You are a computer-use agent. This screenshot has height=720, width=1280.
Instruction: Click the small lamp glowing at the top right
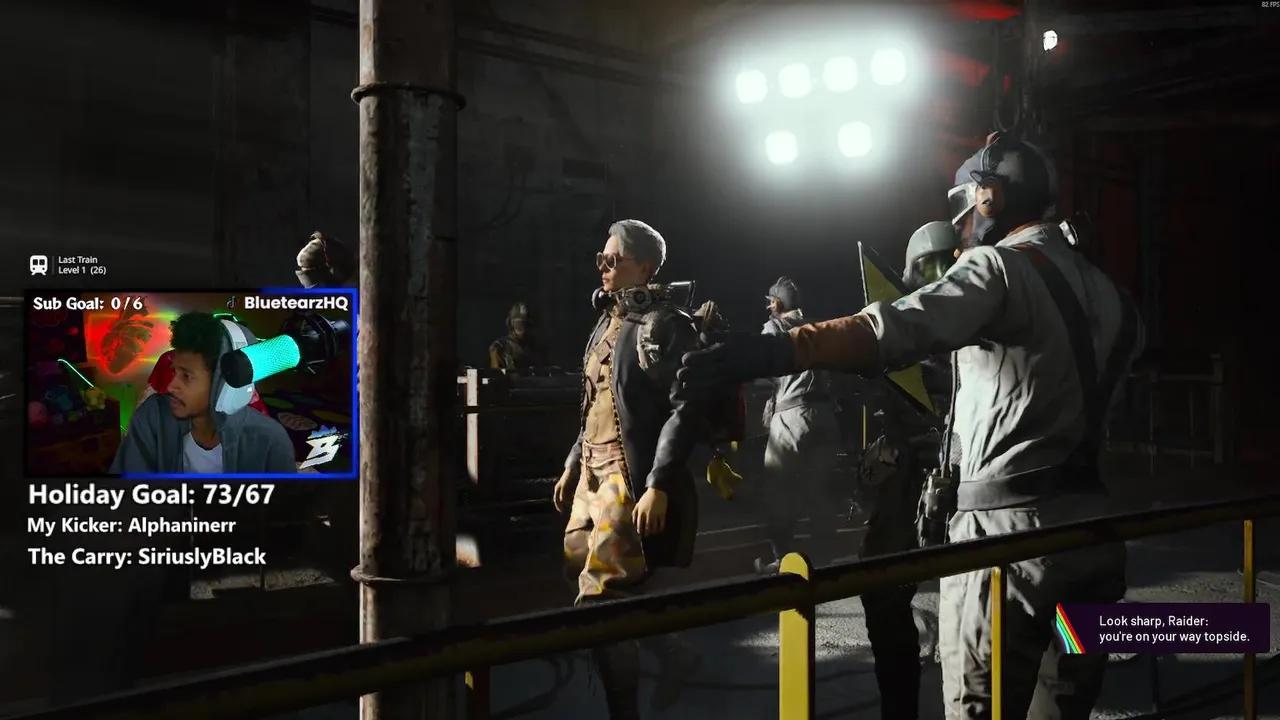pos(1051,38)
